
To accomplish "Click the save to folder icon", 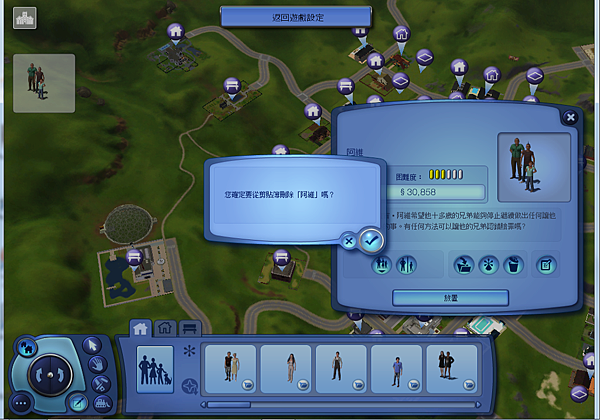I will tap(463, 265).
